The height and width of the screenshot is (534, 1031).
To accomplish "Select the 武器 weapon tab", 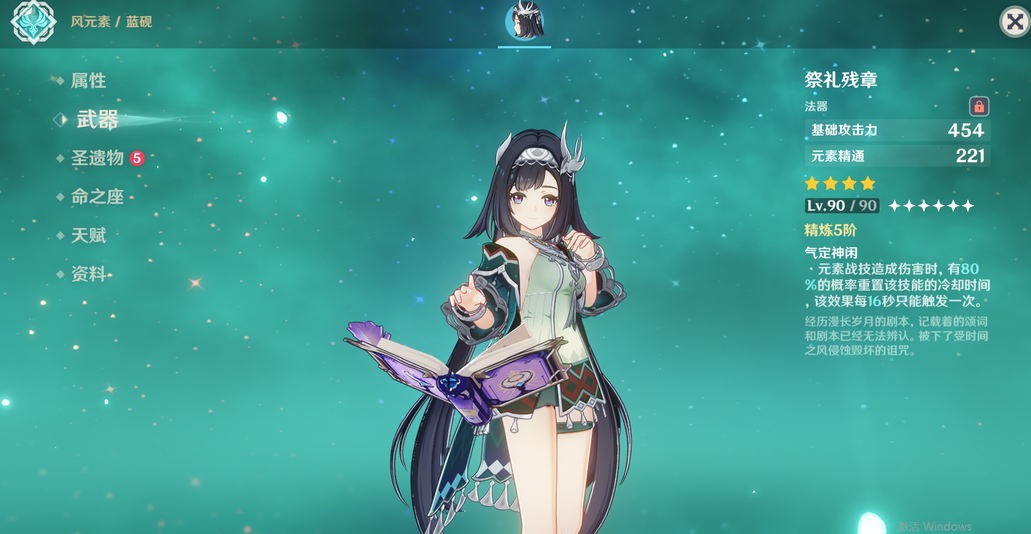I will 97,120.
